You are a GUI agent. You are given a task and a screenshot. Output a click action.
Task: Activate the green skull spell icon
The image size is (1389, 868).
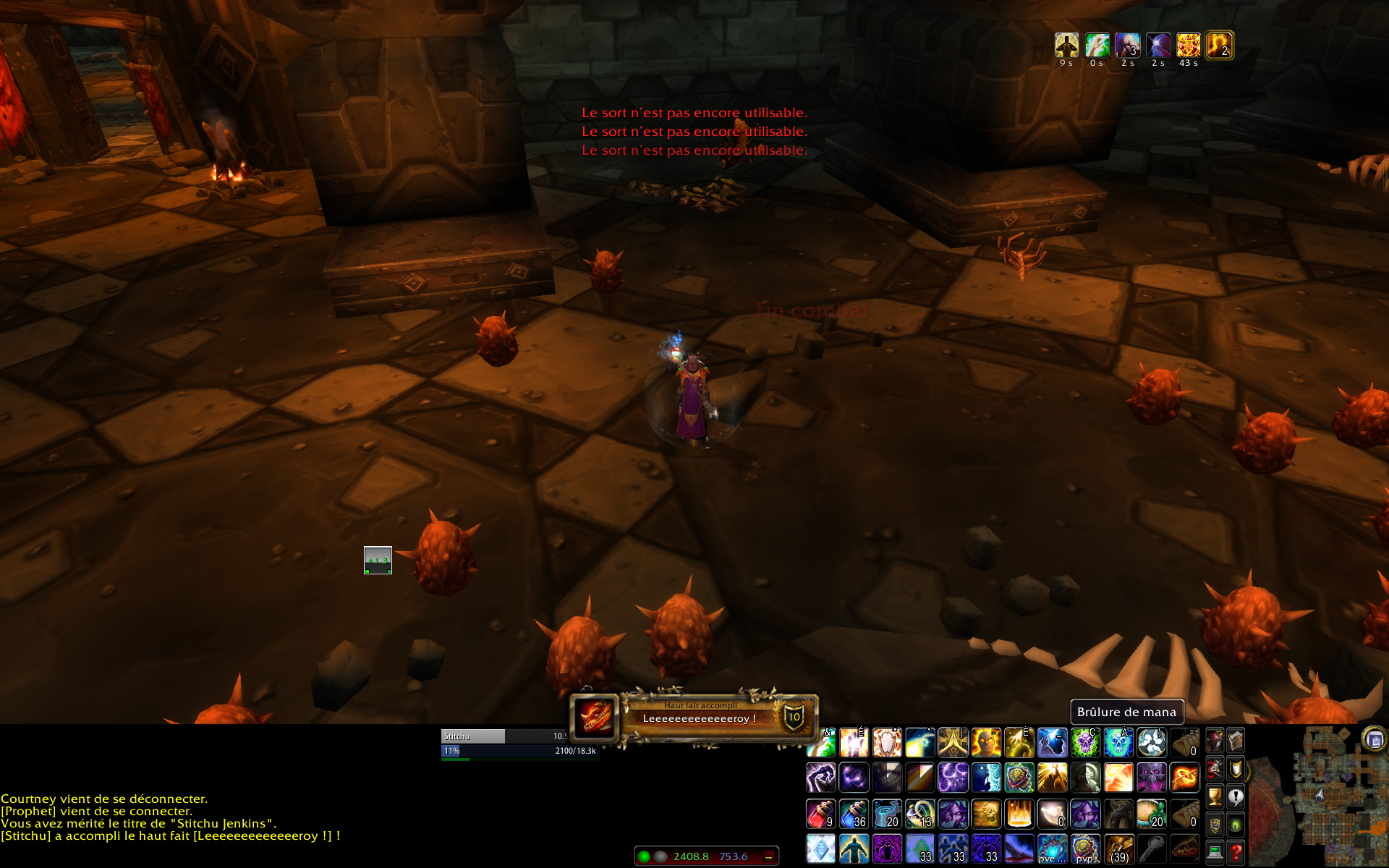(x=1085, y=743)
